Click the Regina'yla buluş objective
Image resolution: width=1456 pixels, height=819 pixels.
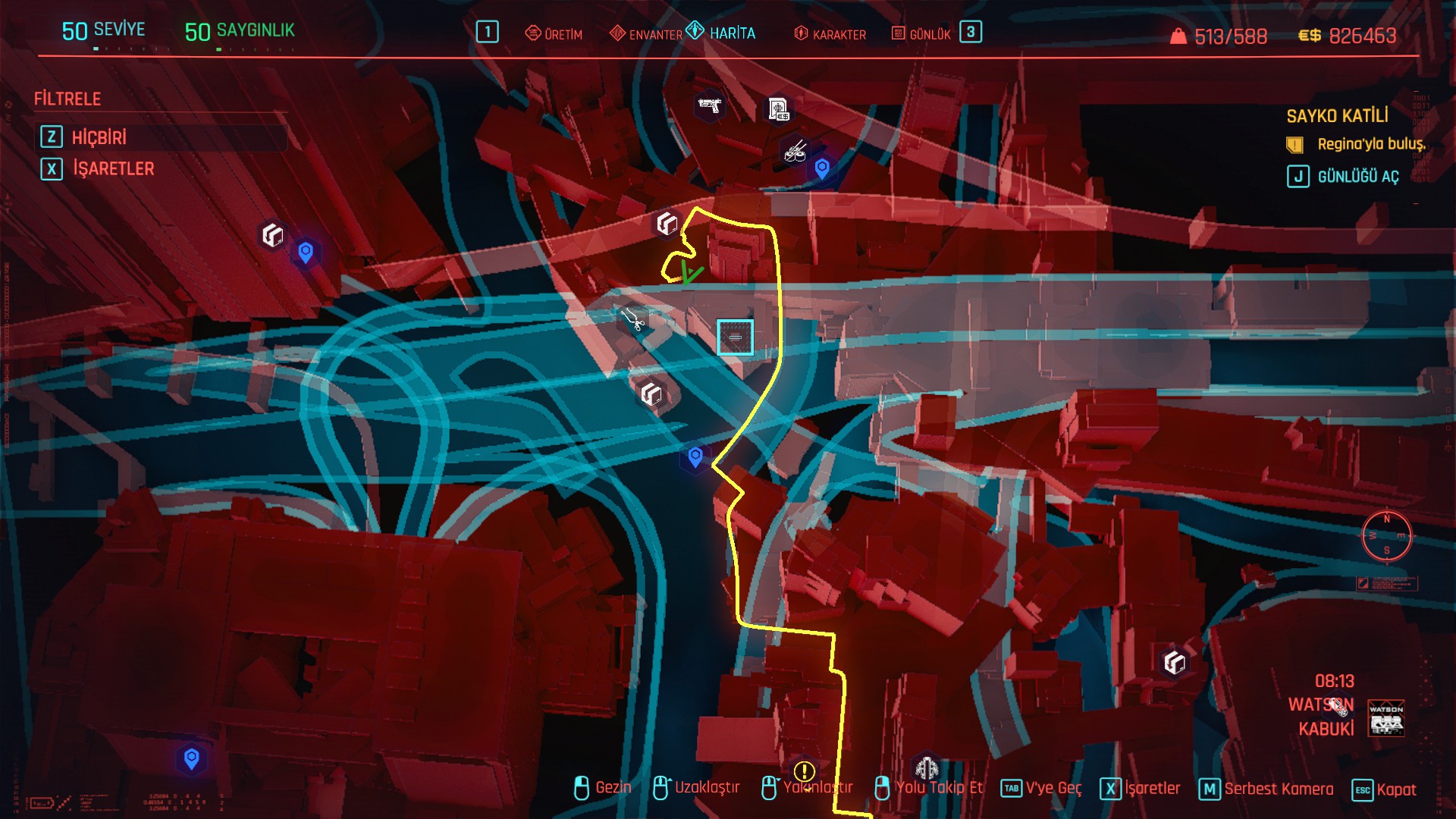(x=1371, y=144)
